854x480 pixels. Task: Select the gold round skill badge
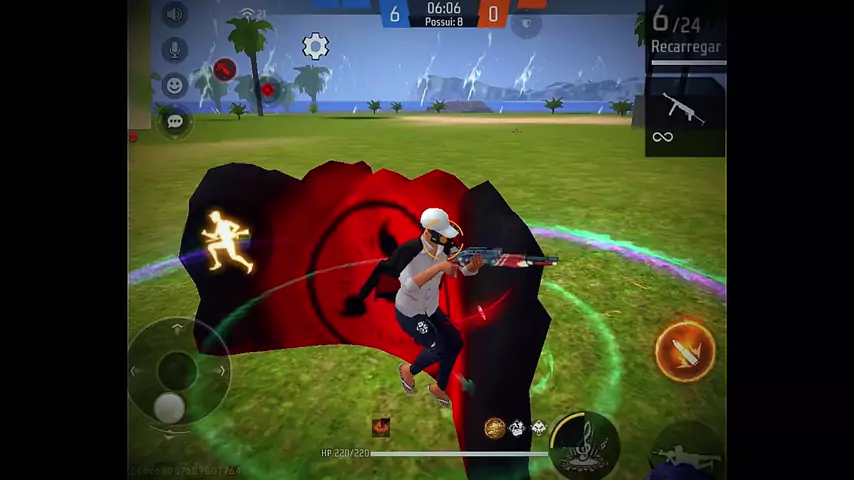coord(494,428)
